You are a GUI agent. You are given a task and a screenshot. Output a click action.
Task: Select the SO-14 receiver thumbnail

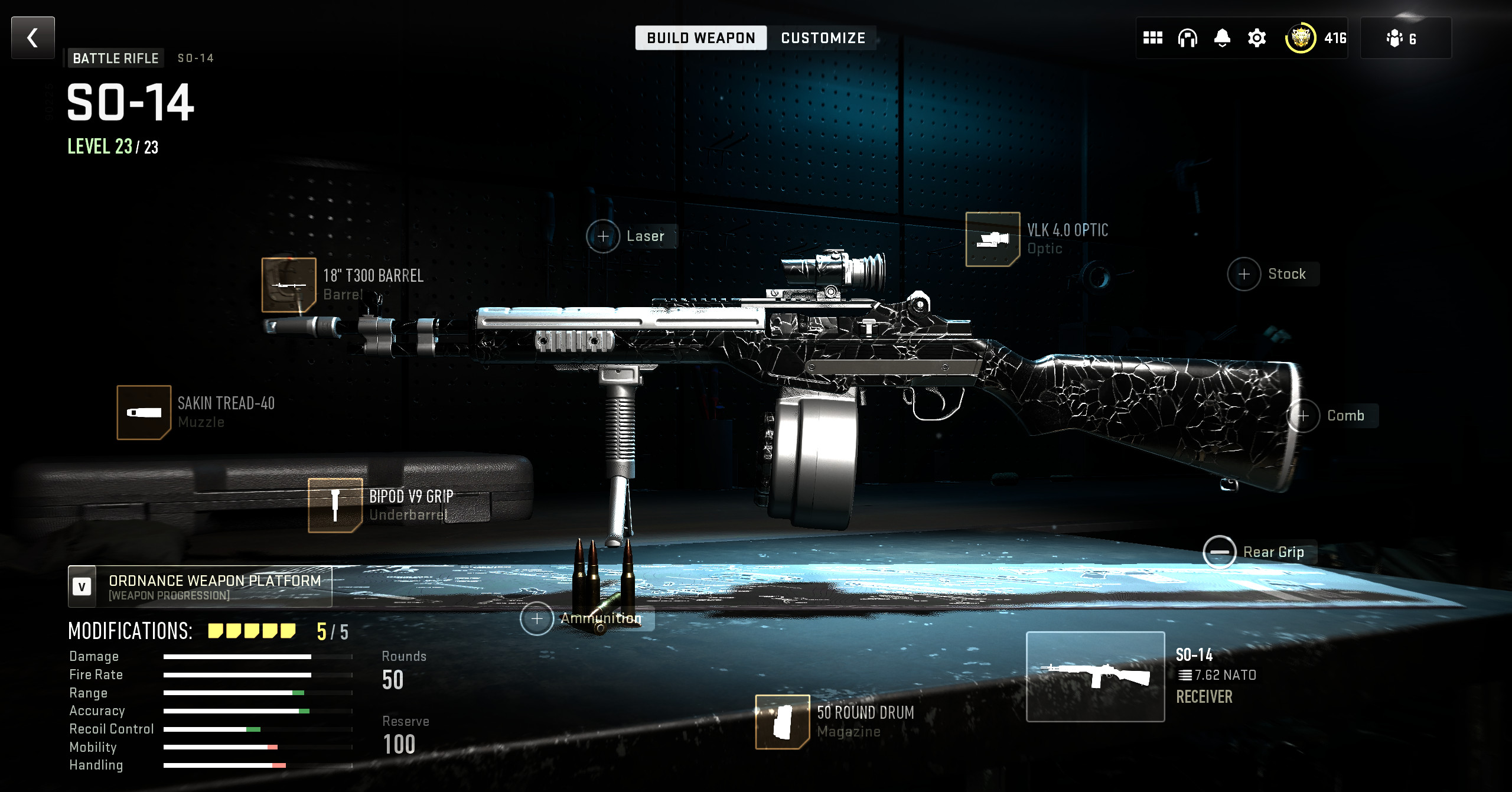coord(1095,677)
